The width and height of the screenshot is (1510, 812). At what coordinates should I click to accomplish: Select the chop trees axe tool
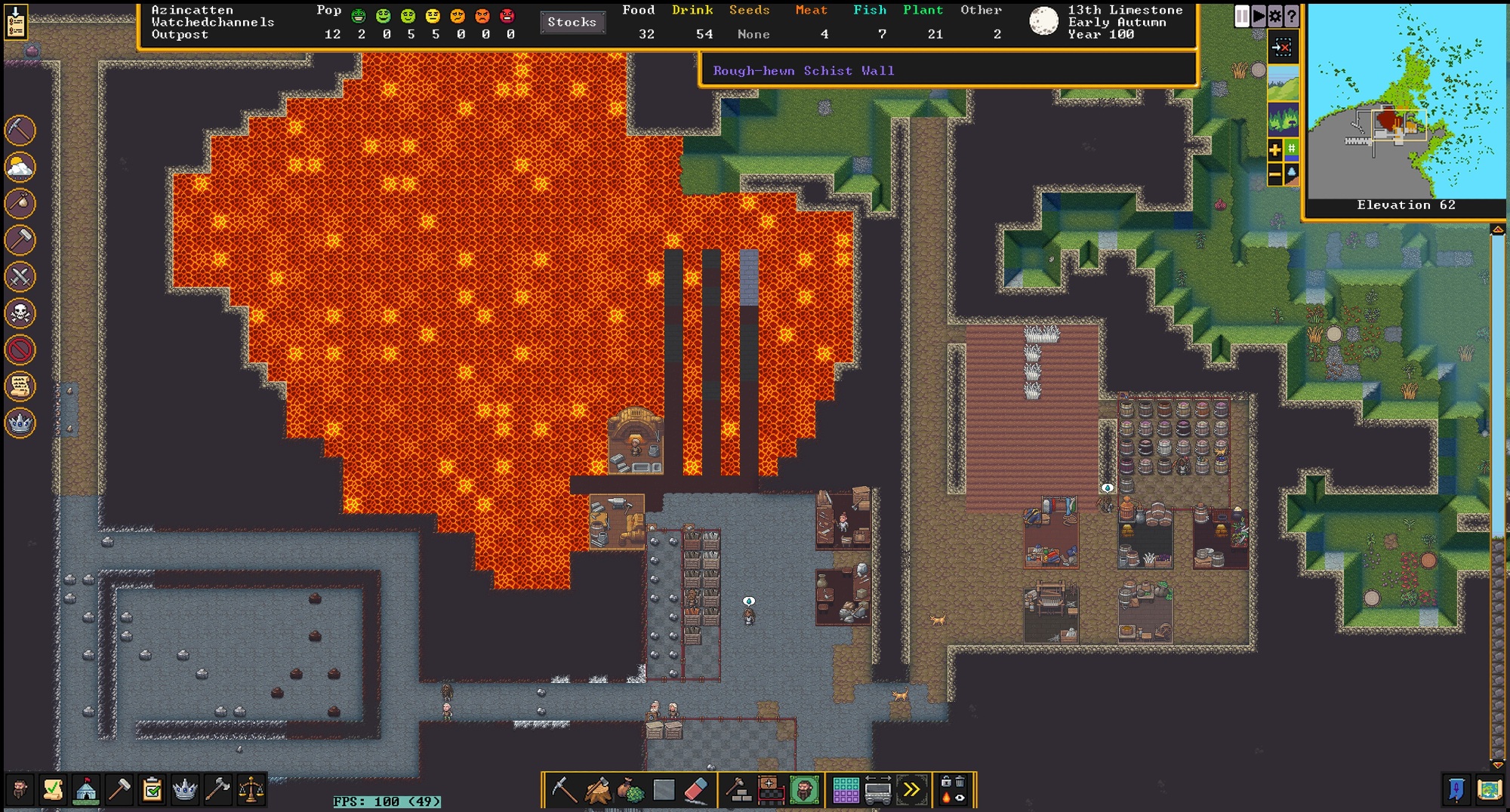[x=597, y=790]
